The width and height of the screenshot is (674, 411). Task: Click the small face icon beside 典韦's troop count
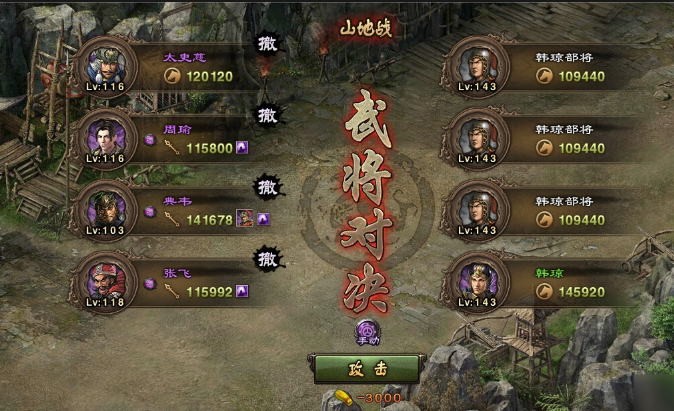(x=244, y=219)
